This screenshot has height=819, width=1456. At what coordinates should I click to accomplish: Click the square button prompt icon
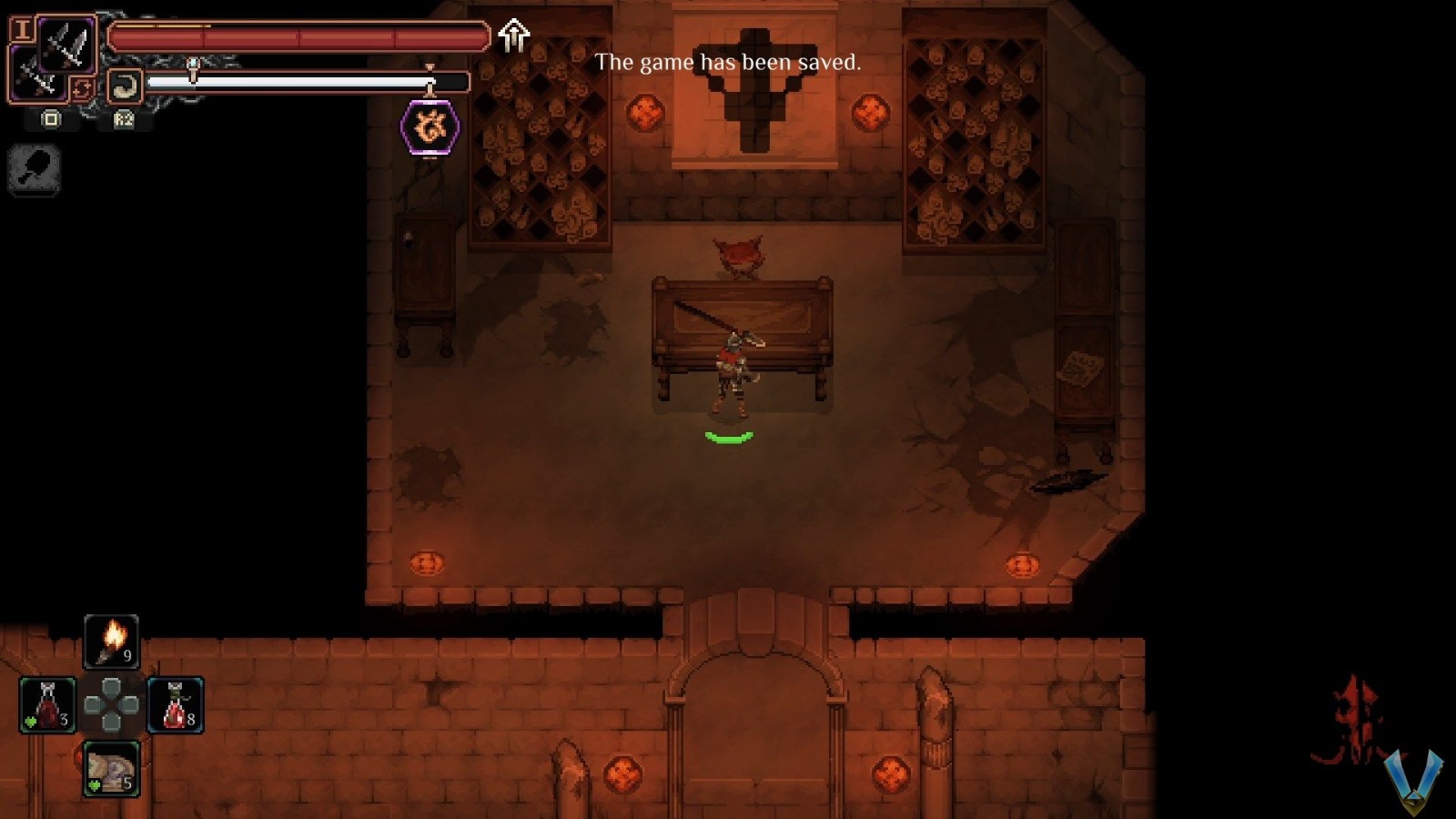[x=52, y=118]
